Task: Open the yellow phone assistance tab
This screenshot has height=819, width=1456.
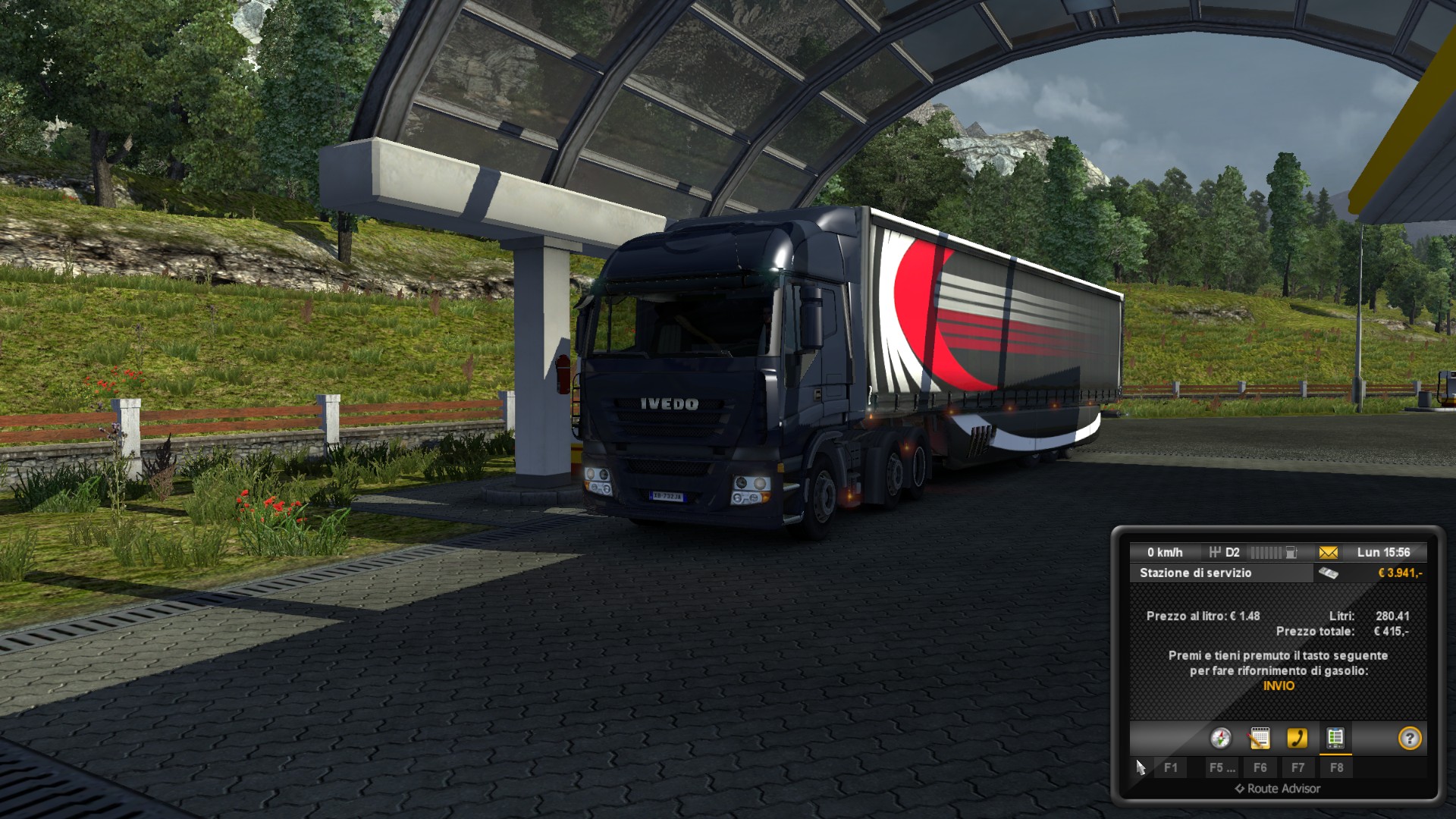Action: (x=1297, y=738)
